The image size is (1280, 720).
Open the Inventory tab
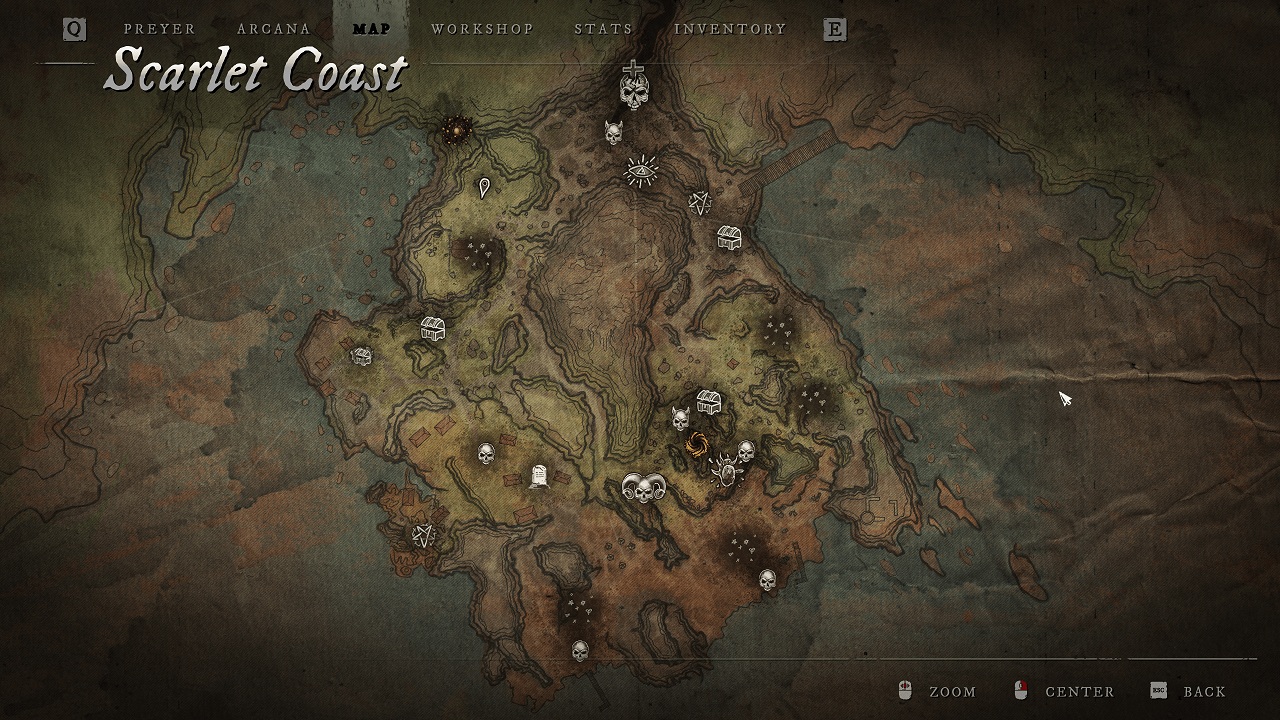click(730, 29)
